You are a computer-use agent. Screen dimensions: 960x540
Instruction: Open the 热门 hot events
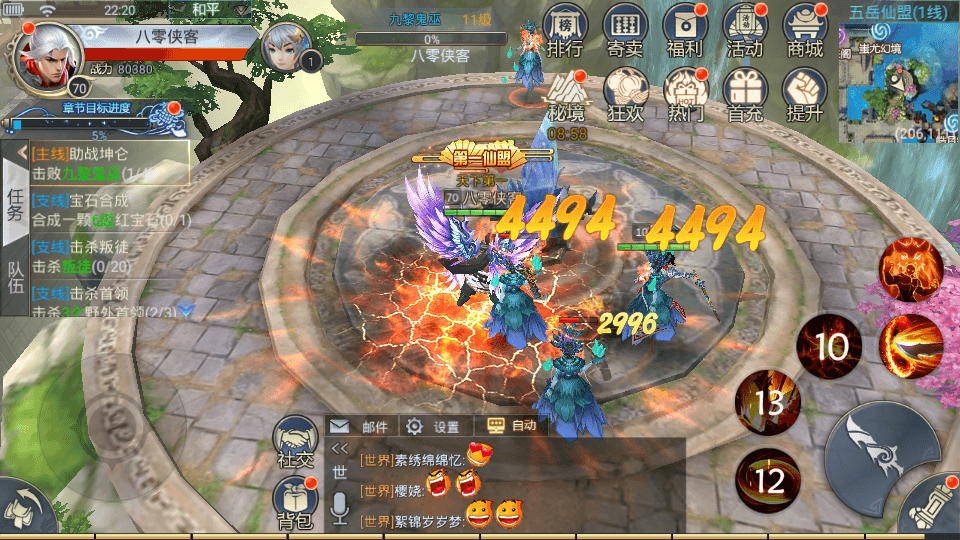point(686,94)
